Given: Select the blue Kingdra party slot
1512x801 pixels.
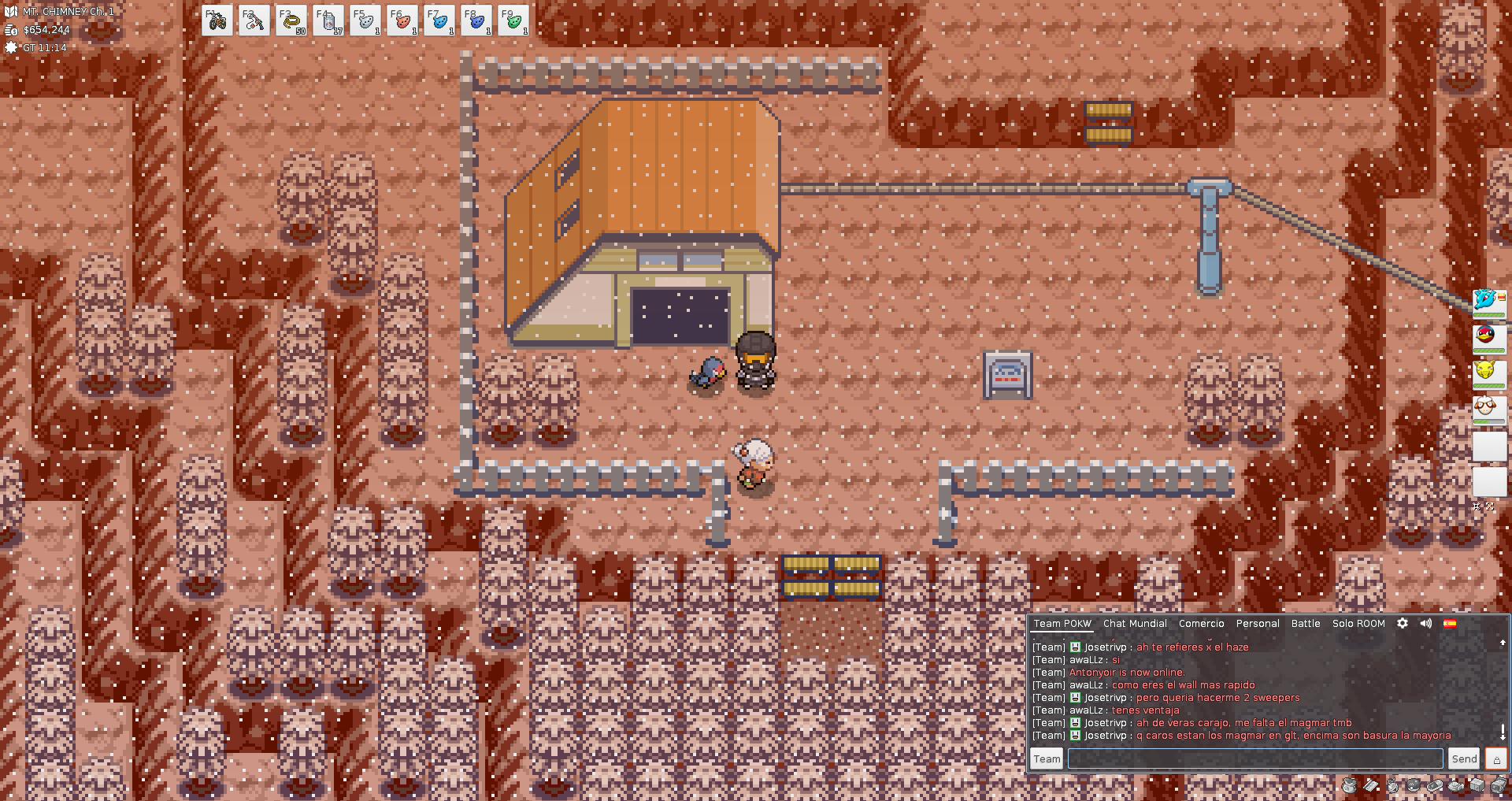Looking at the screenshot, I should pyautogui.click(x=1488, y=301).
